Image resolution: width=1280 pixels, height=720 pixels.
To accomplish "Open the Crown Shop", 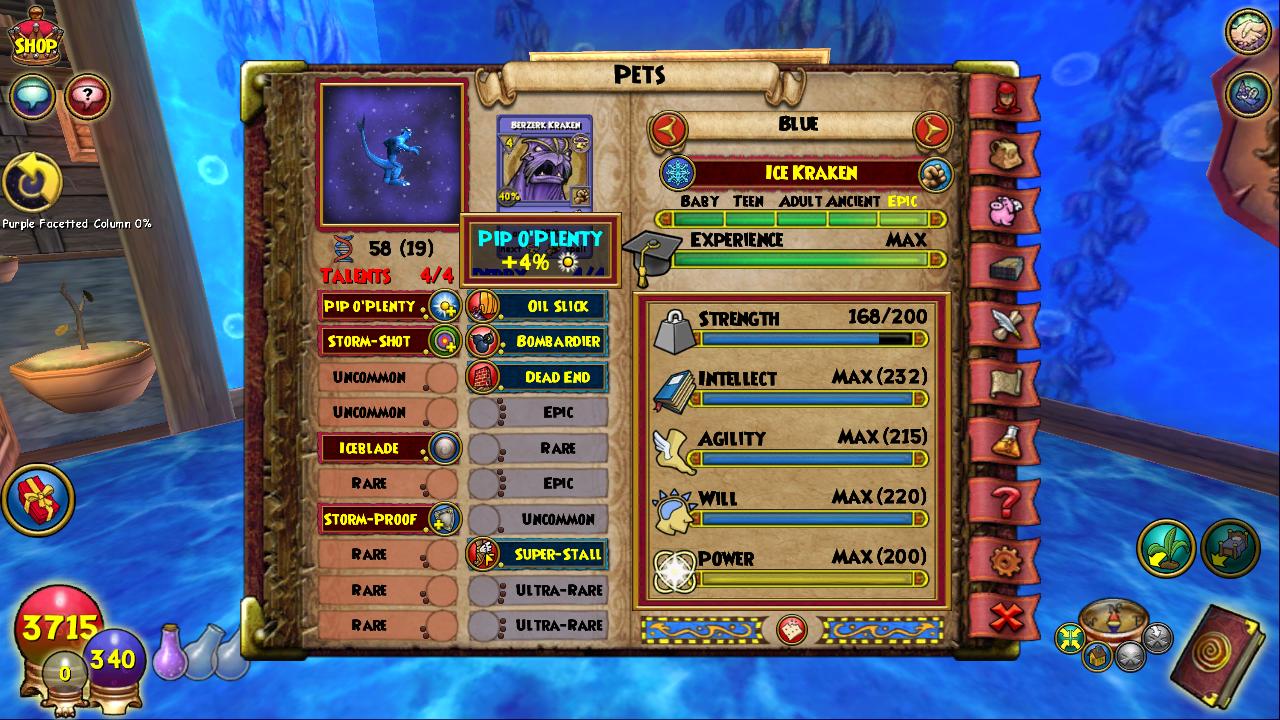I will [x=36, y=40].
